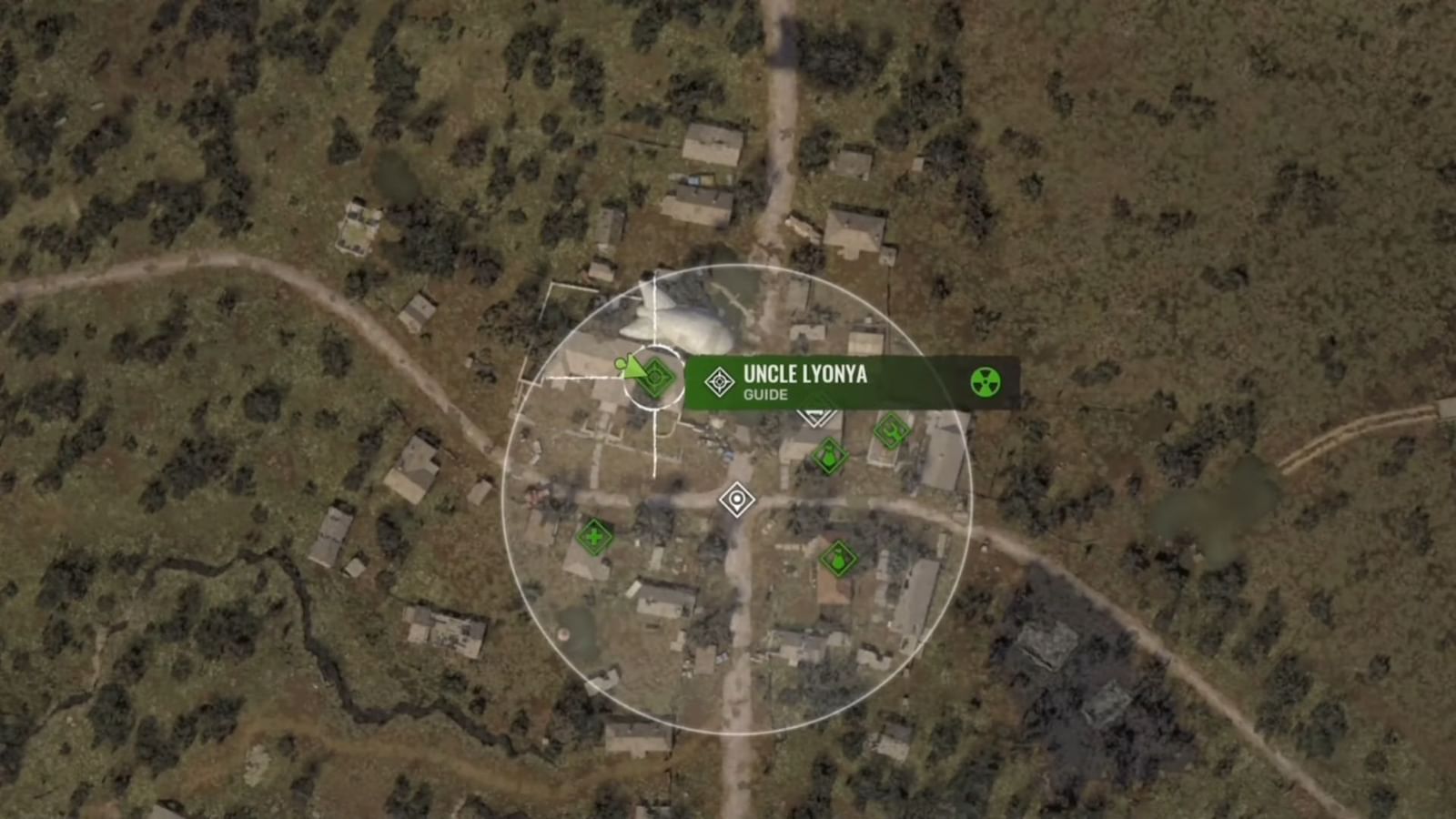Click the Uncle Lyonya name banner
Image resolution: width=1456 pixels, height=819 pixels.
point(804,374)
